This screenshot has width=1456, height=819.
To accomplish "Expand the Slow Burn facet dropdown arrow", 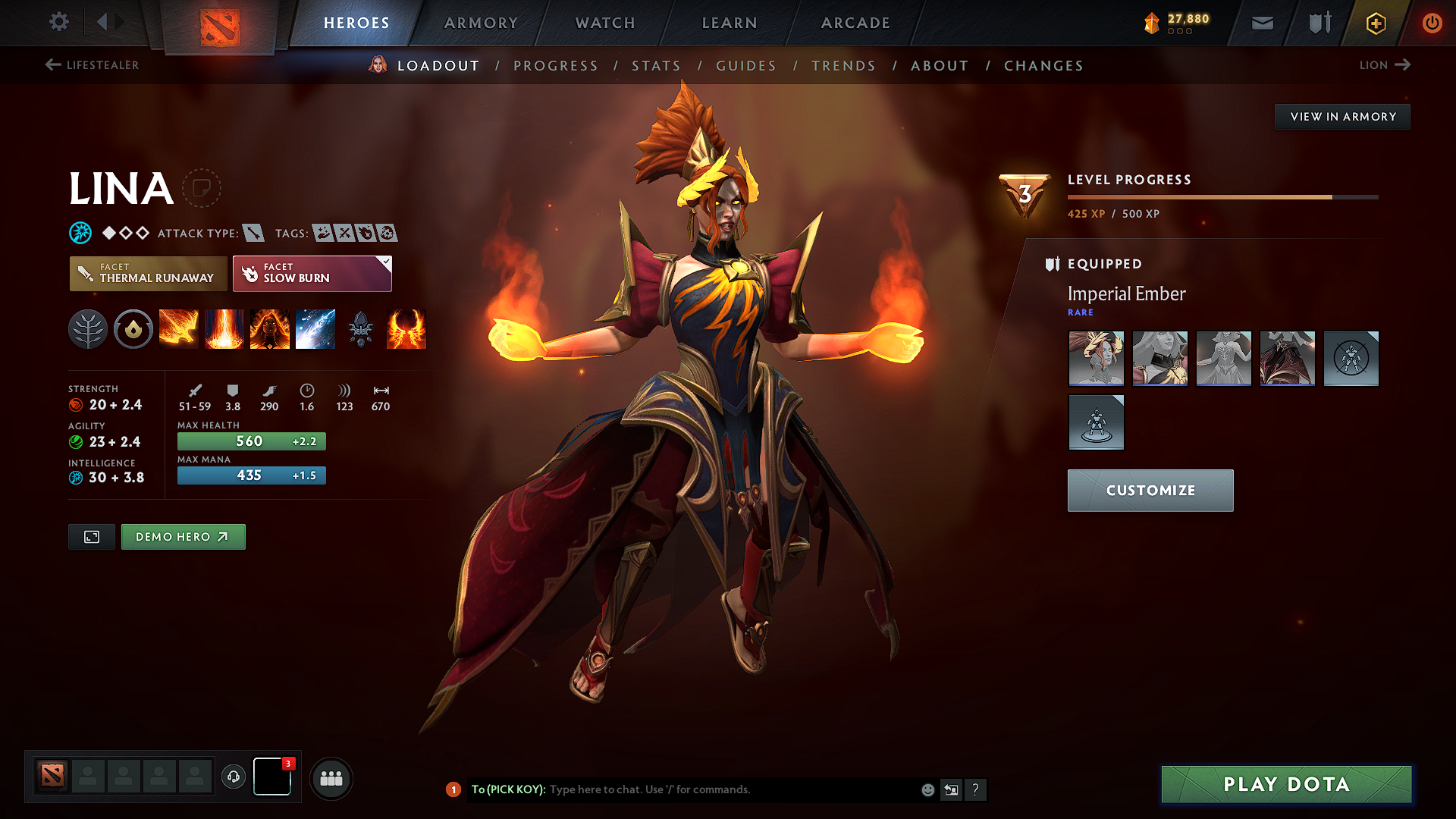I will coord(387,262).
